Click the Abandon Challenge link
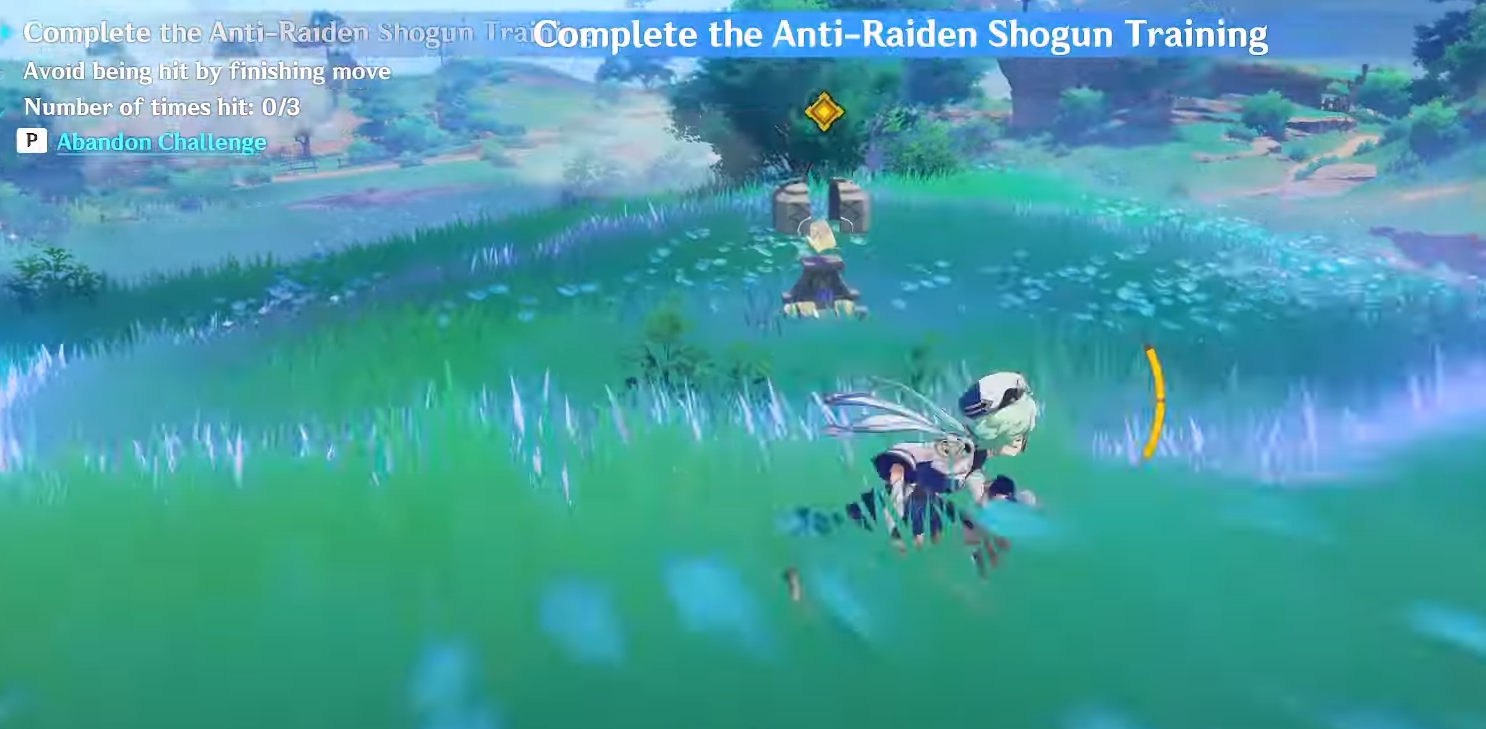The image size is (1486, 729). click(x=160, y=142)
